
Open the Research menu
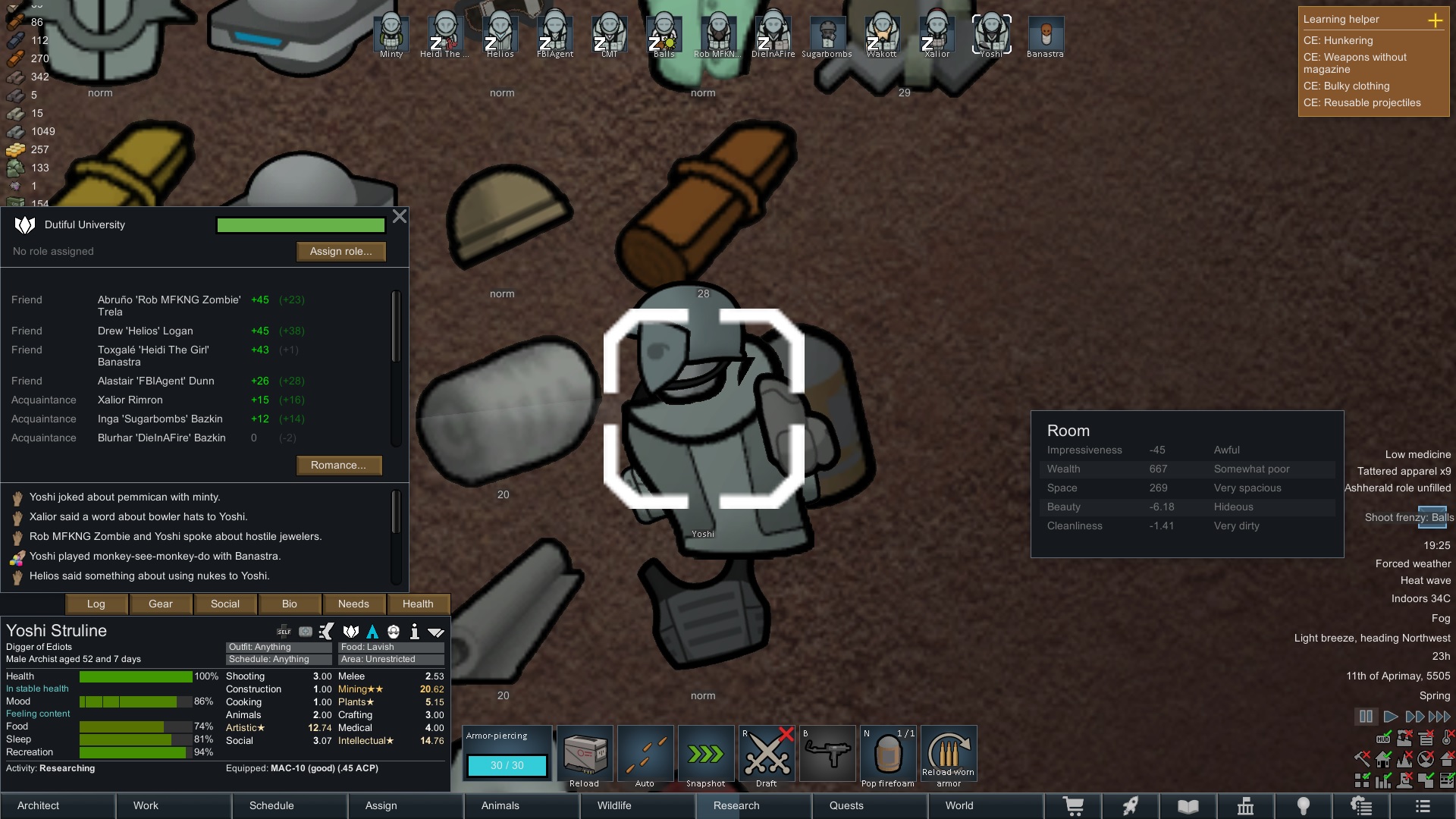pos(736,806)
